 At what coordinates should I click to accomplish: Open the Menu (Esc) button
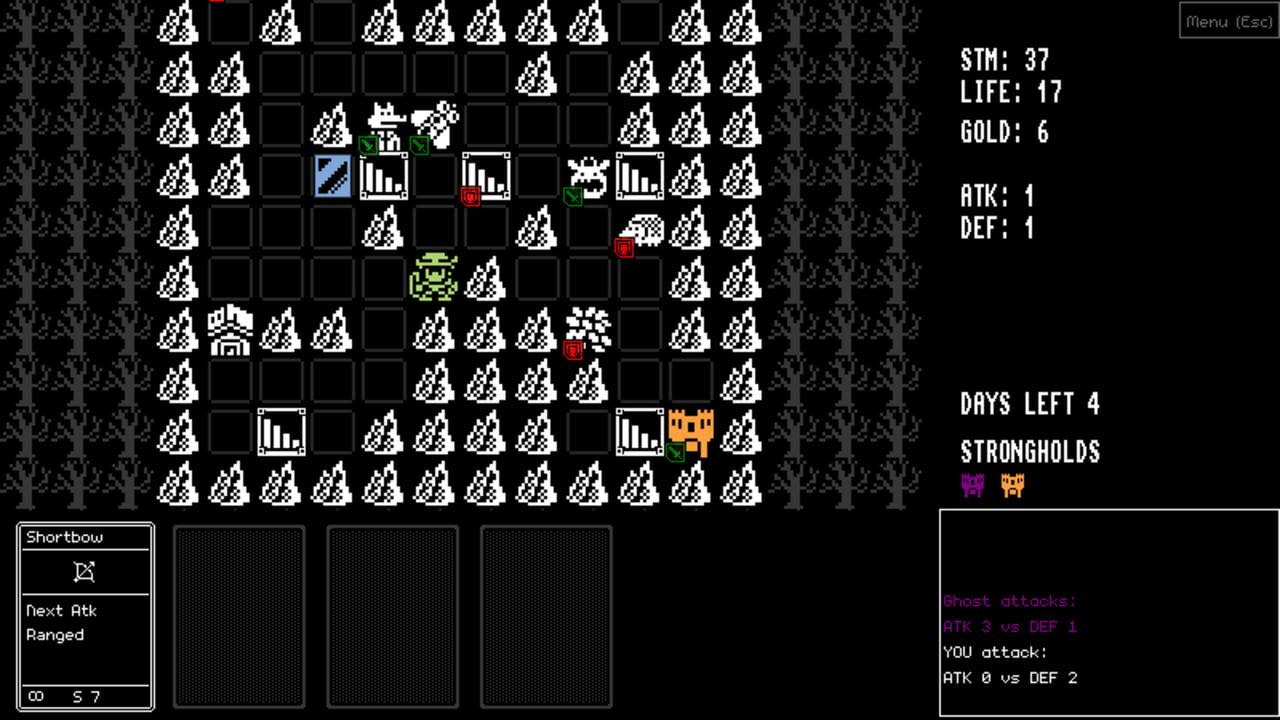(x=1228, y=21)
